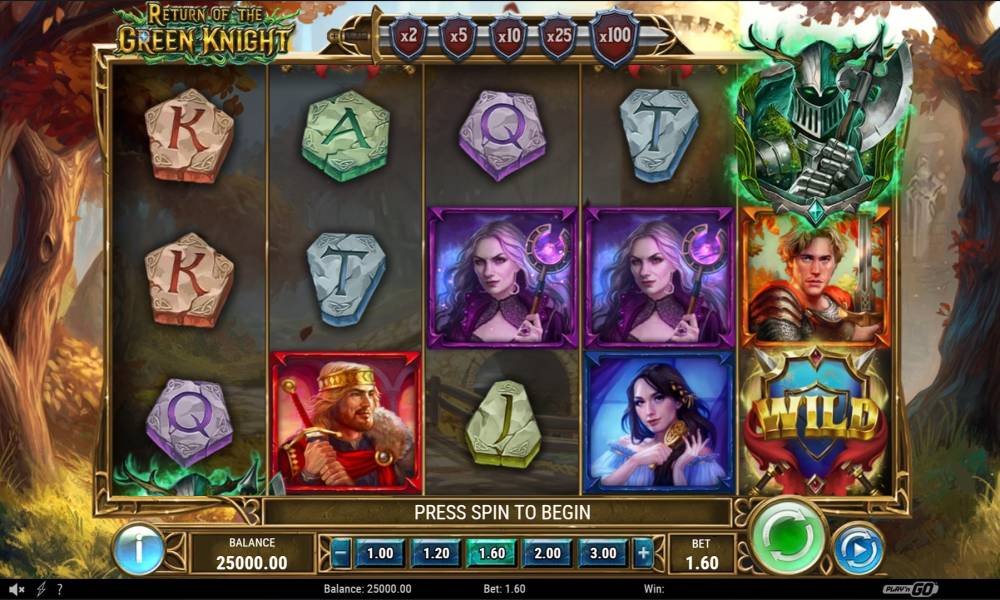1000x600 pixels.
Task: Set the bet to 3.00
Action: [x=604, y=553]
